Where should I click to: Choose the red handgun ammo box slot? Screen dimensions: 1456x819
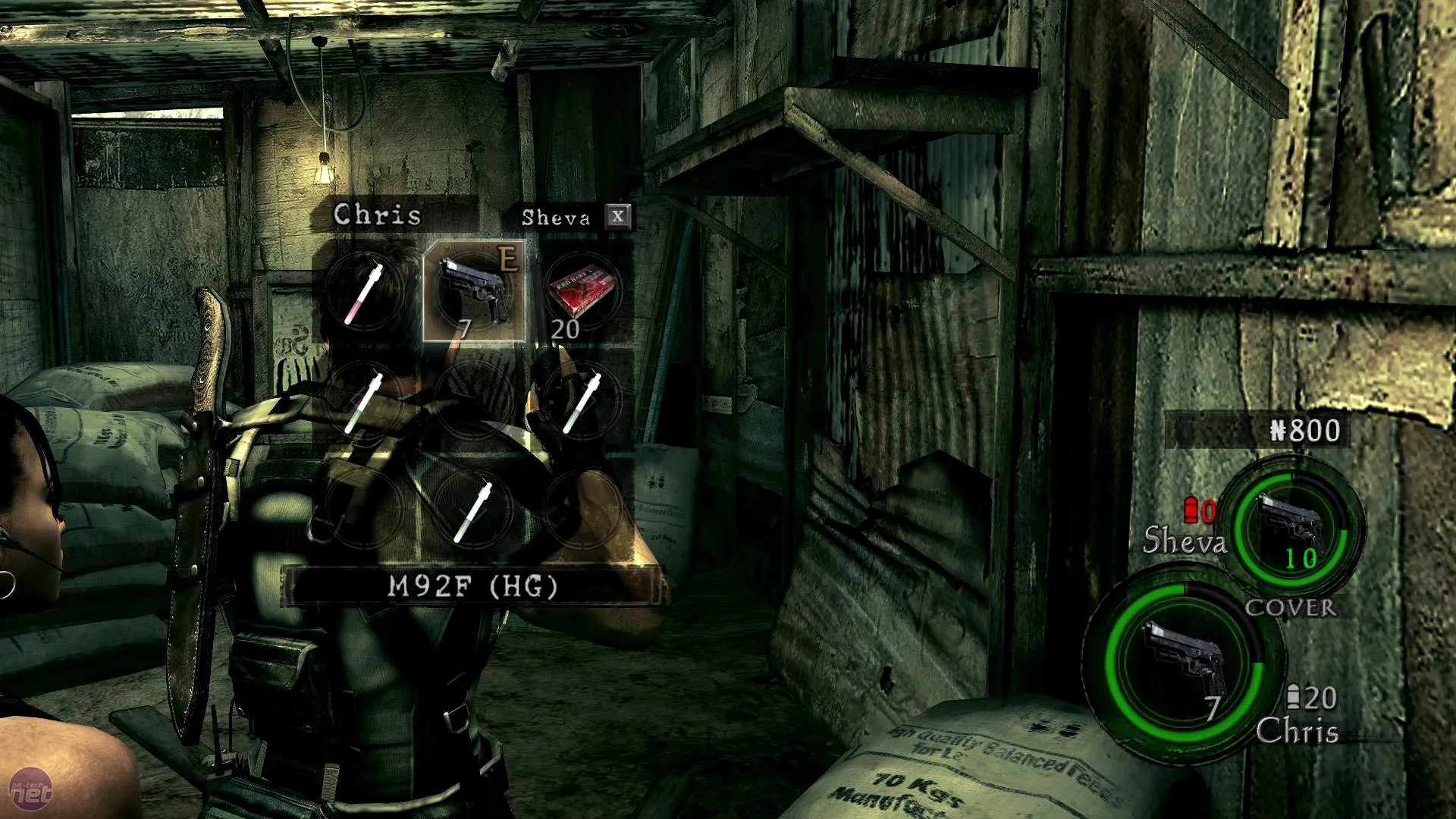coord(582,292)
